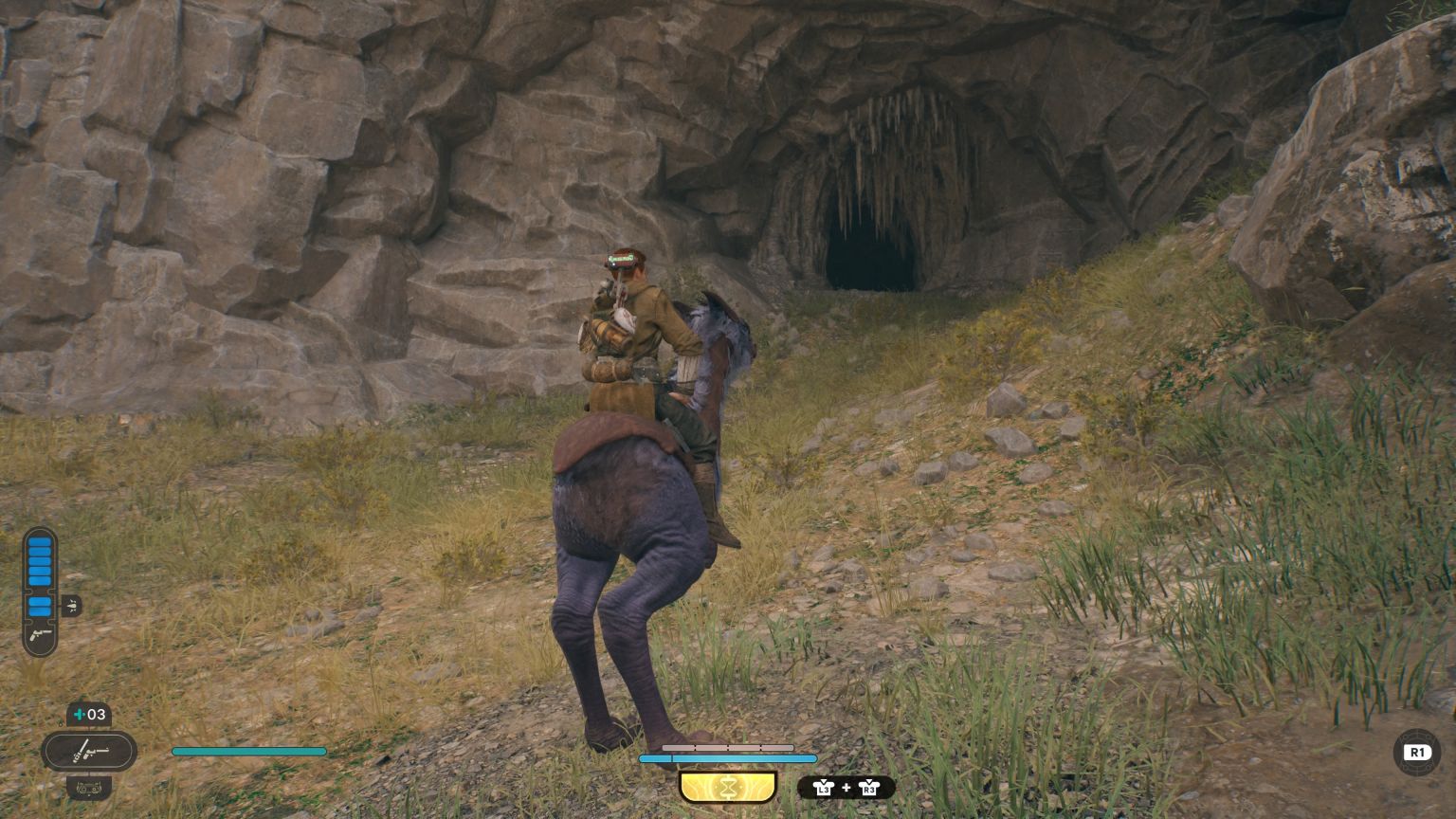Screen dimensions: 1456x819
Task: Click the plus sign between L3 and R3
Action: [846, 787]
